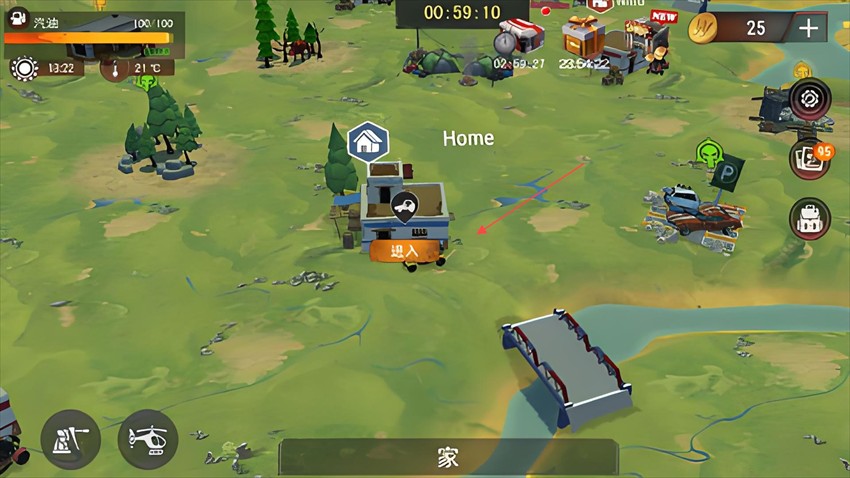The image size is (850, 478).
Task: Tap the orange enter button under Home
Action: (405, 251)
